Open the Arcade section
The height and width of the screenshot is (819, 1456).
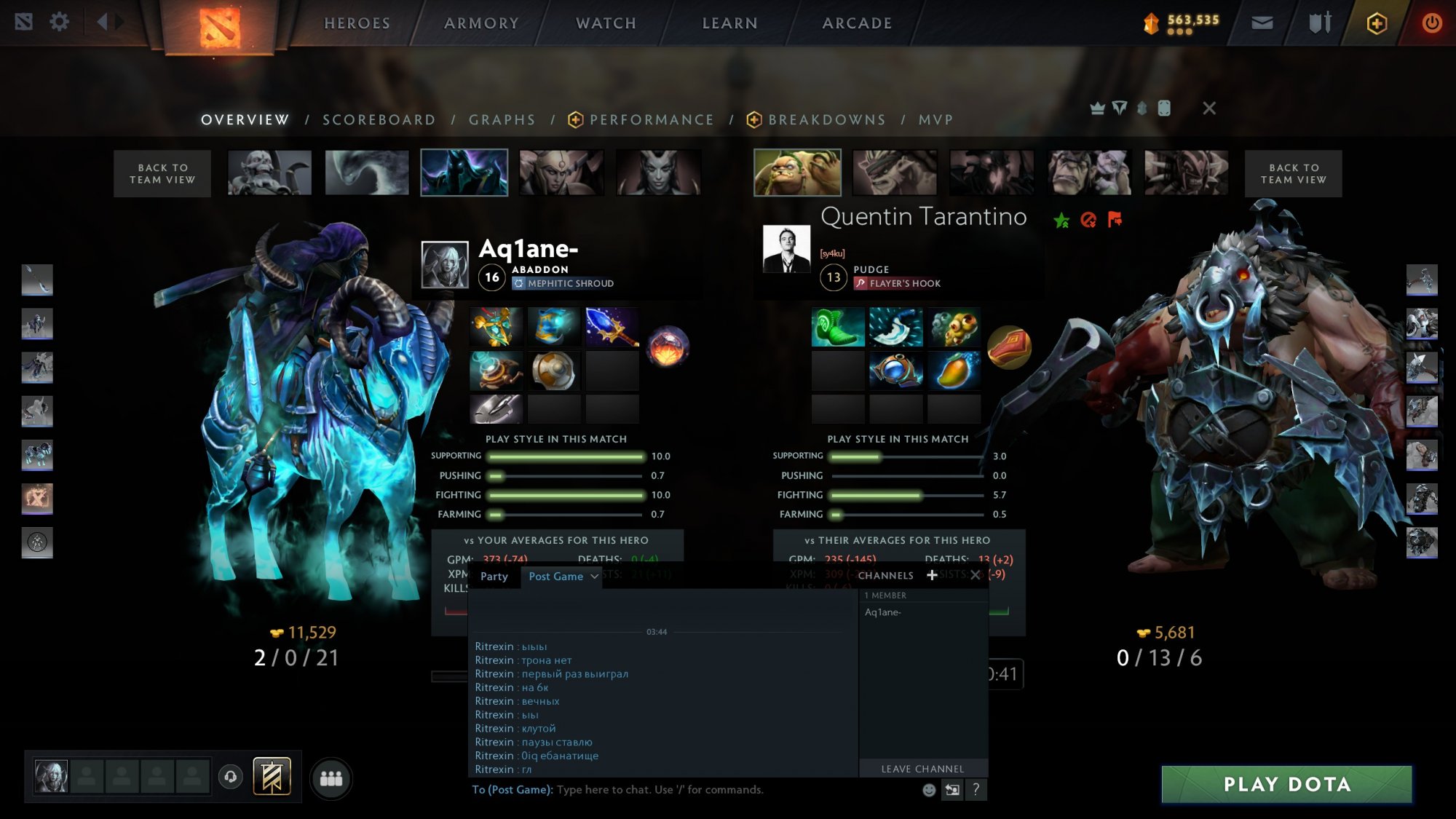tap(857, 23)
